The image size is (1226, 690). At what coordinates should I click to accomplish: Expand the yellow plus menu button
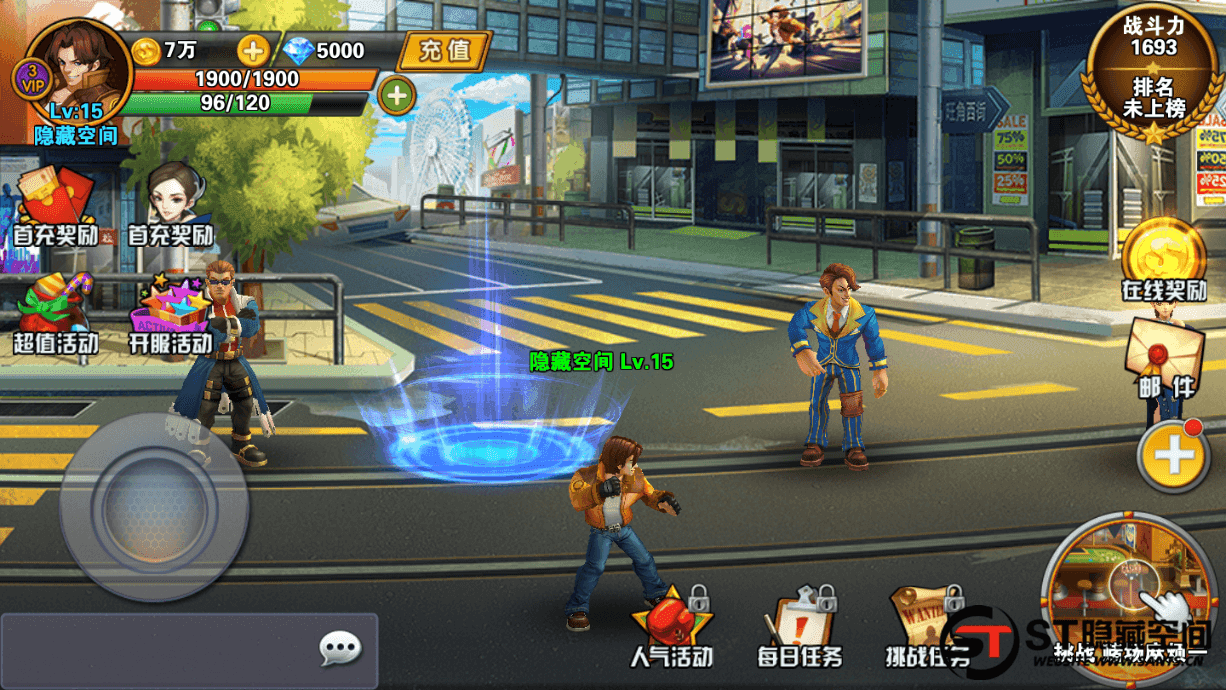coord(1174,456)
